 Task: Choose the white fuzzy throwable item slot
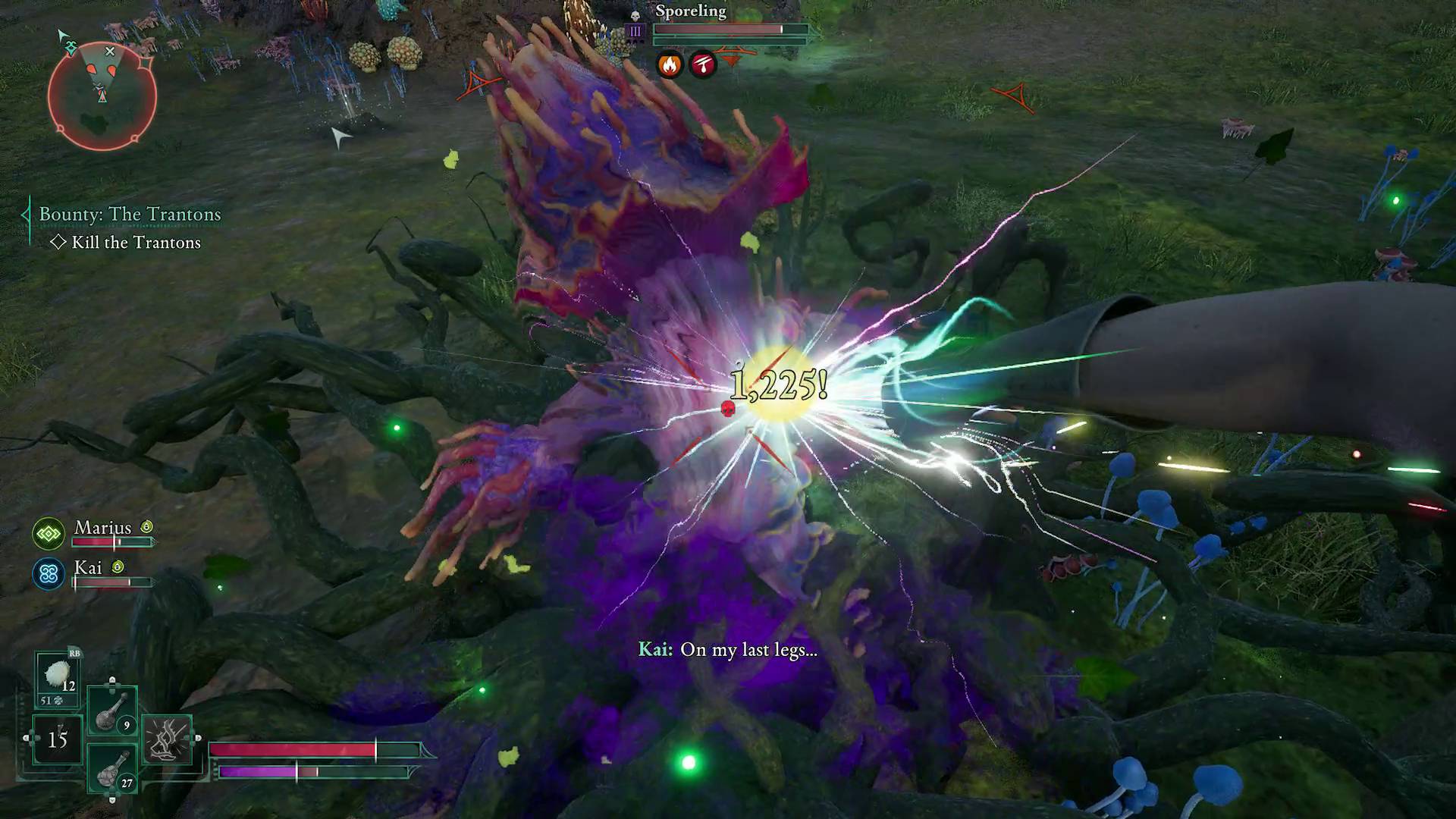58,677
